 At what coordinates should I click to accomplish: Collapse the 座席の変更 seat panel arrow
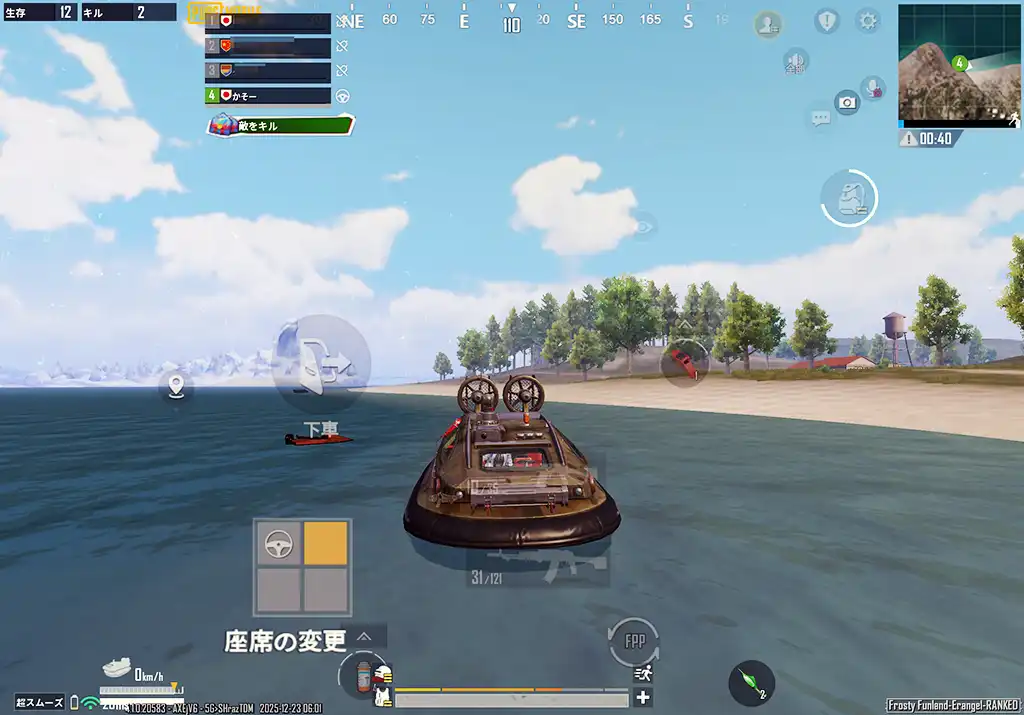[364, 637]
